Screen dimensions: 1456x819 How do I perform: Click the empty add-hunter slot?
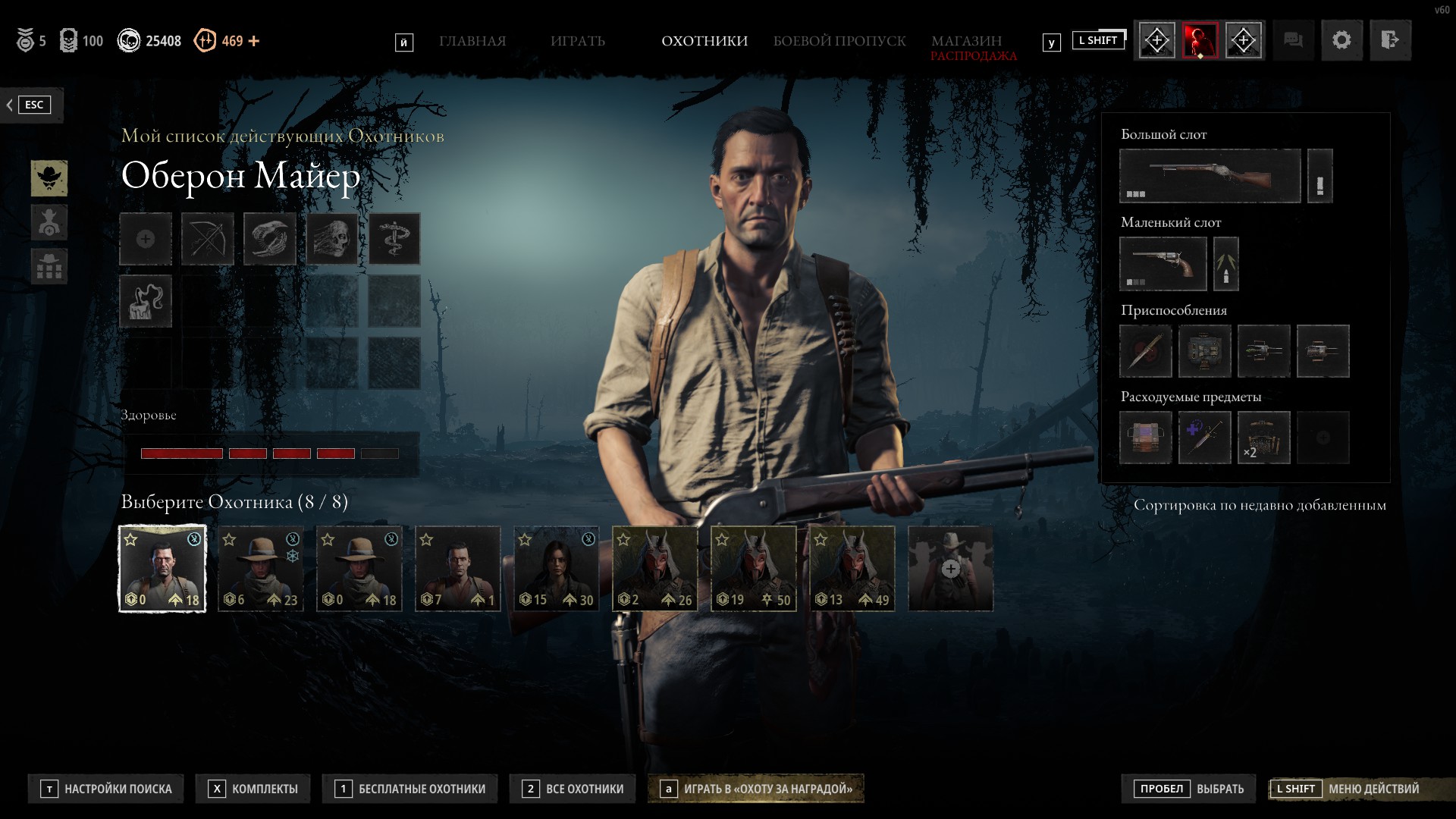pyautogui.click(x=950, y=569)
